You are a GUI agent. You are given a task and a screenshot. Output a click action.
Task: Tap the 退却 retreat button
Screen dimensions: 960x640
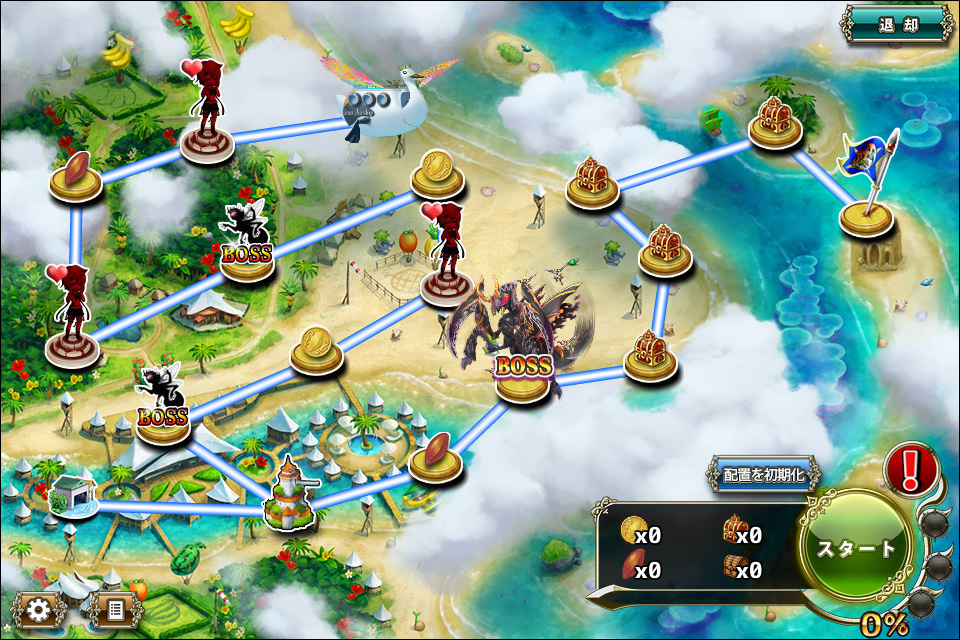pos(897,24)
